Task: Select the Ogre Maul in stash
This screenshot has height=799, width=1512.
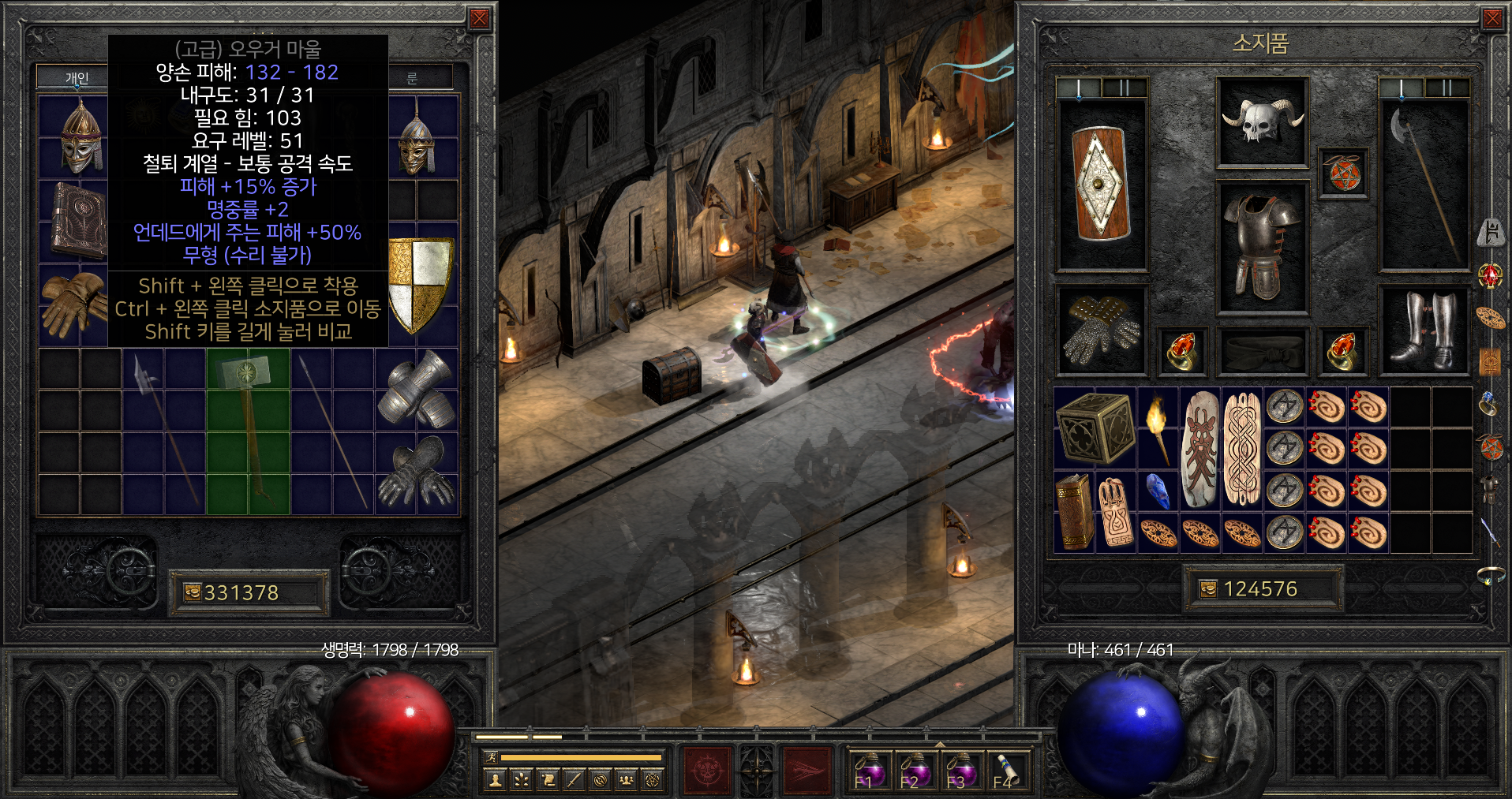Action: (x=248, y=431)
